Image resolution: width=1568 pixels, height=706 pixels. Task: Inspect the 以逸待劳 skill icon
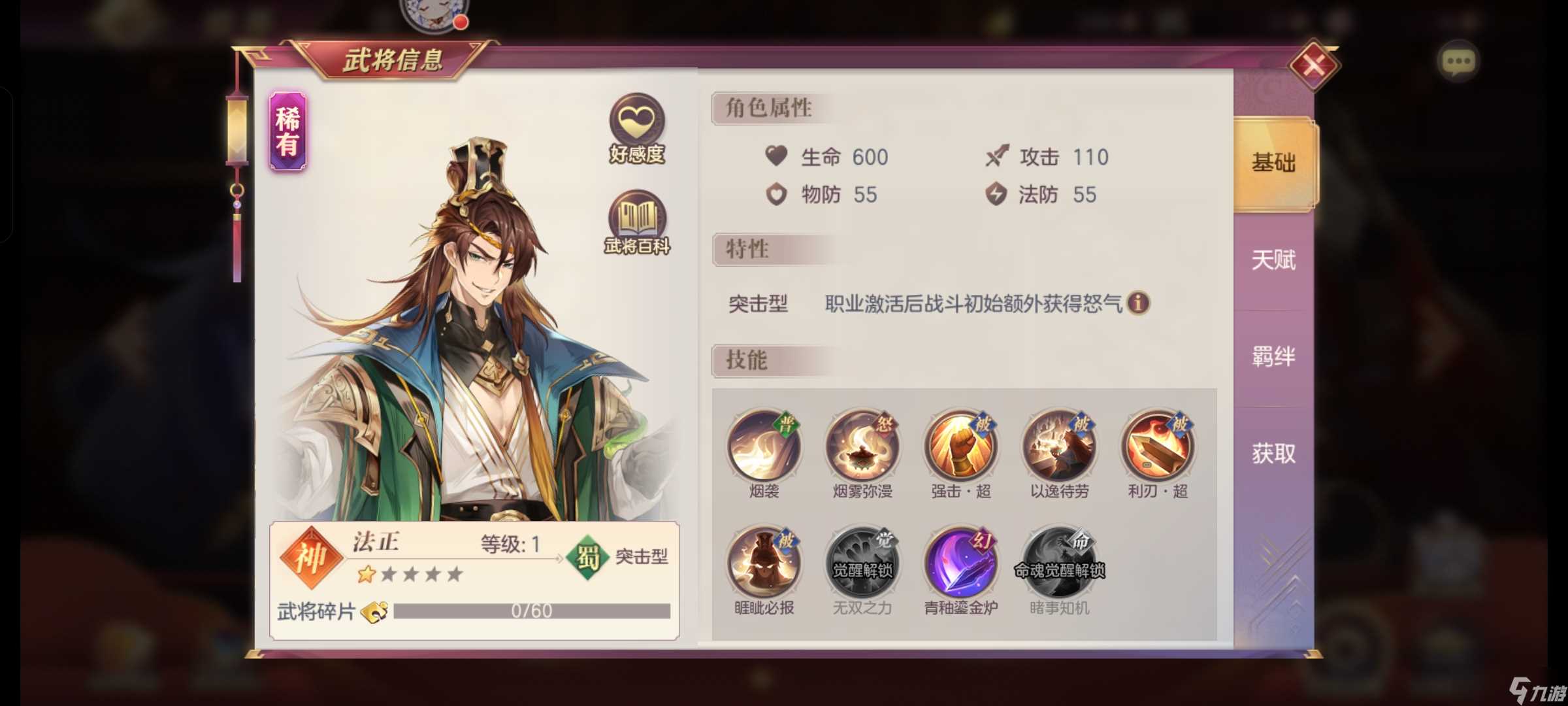tap(1060, 446)
